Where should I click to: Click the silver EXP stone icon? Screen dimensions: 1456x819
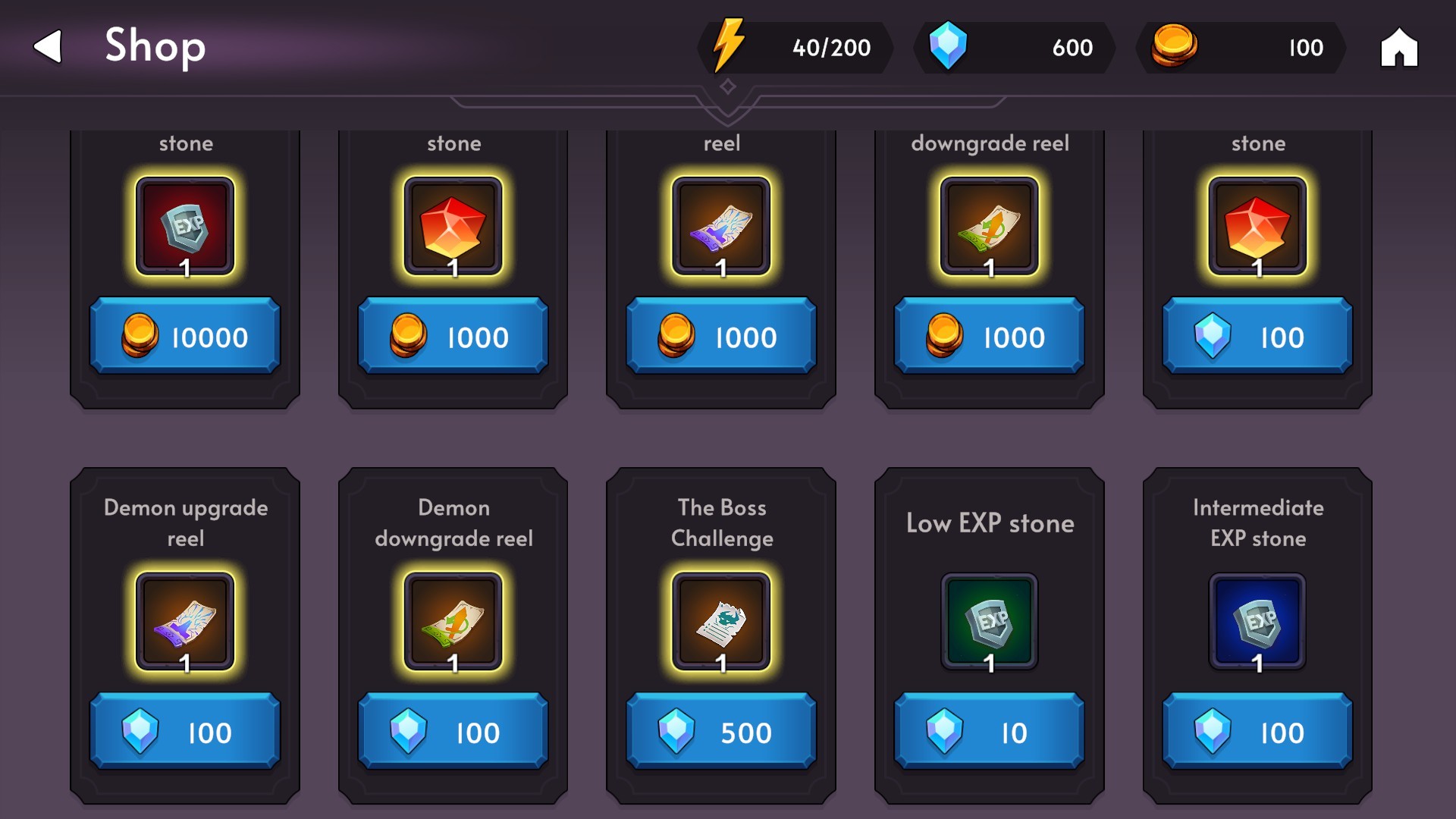click(184, 226)
